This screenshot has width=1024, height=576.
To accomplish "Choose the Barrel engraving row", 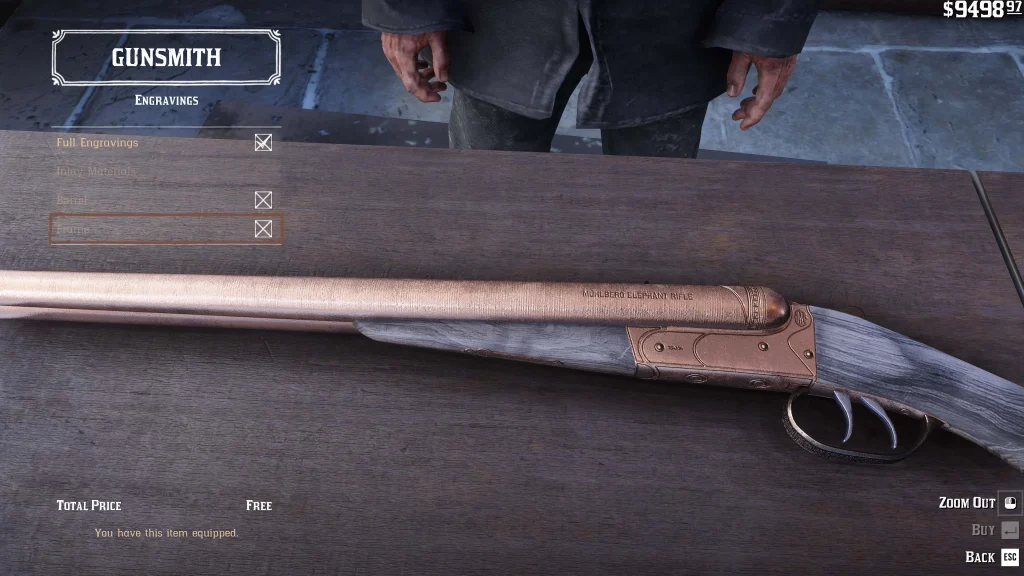I will [73, 201].
